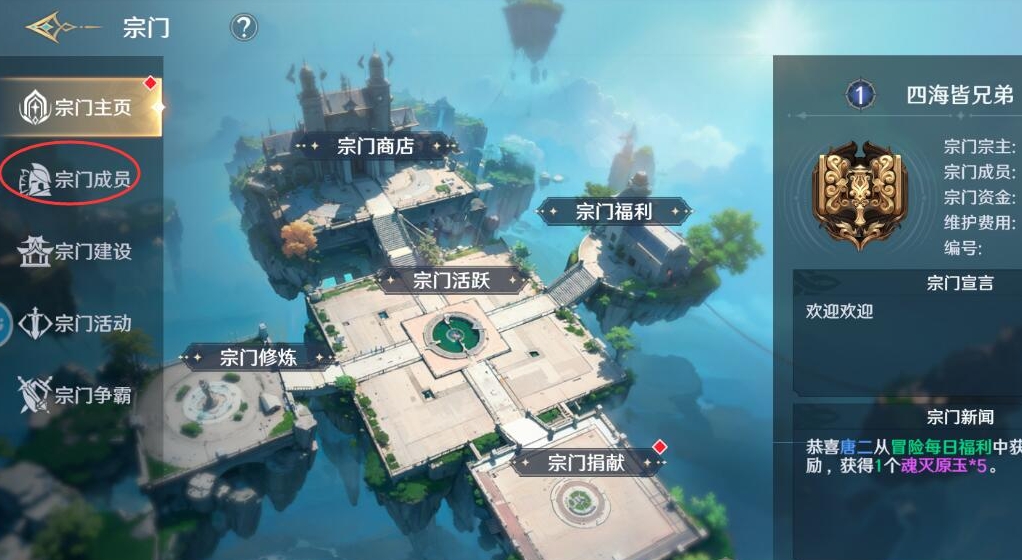This screenshot has width=1022, height=560.
Task: Show the 宗门活动 tab
Action: click(x=78, y=324)
